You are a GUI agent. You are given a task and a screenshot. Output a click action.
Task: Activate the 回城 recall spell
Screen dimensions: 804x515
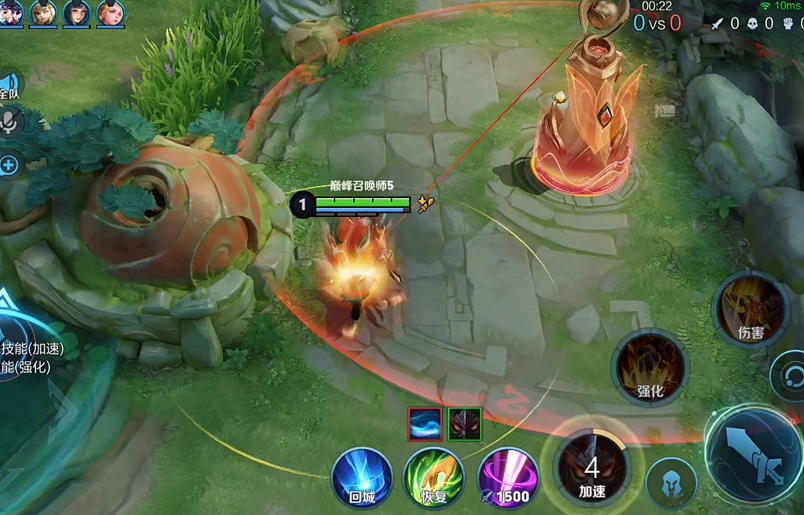pos(361,476)
